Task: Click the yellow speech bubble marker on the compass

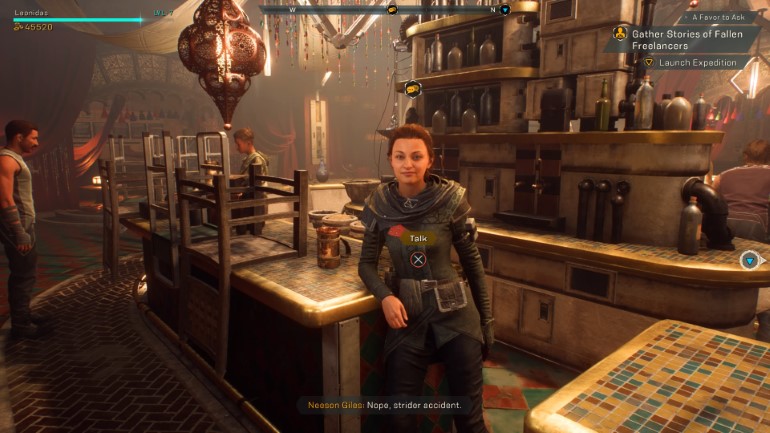Action: tap(393, 9)
